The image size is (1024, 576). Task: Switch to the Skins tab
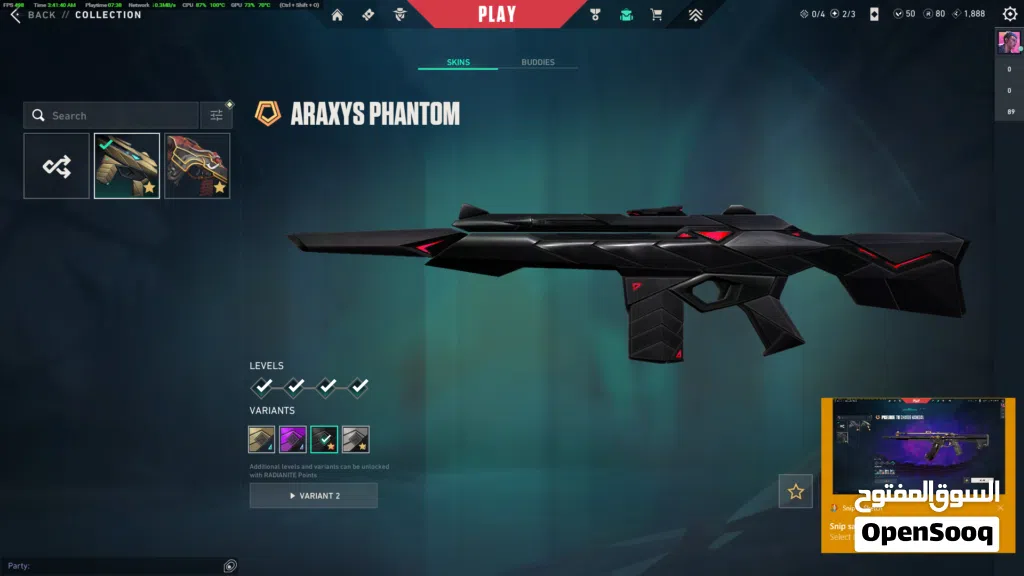coord(458,62)
